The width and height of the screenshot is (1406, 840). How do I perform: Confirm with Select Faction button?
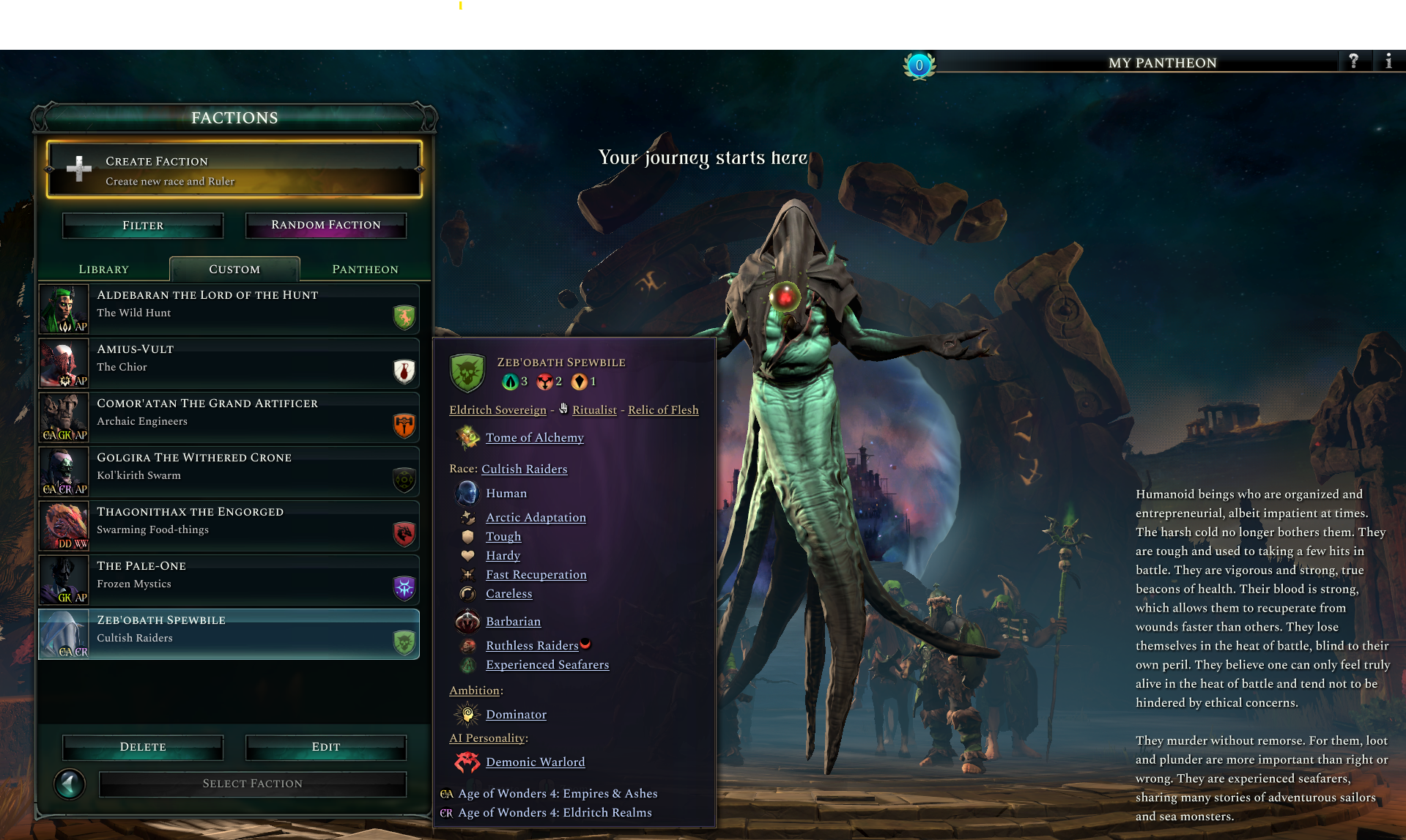coord(252,784)
